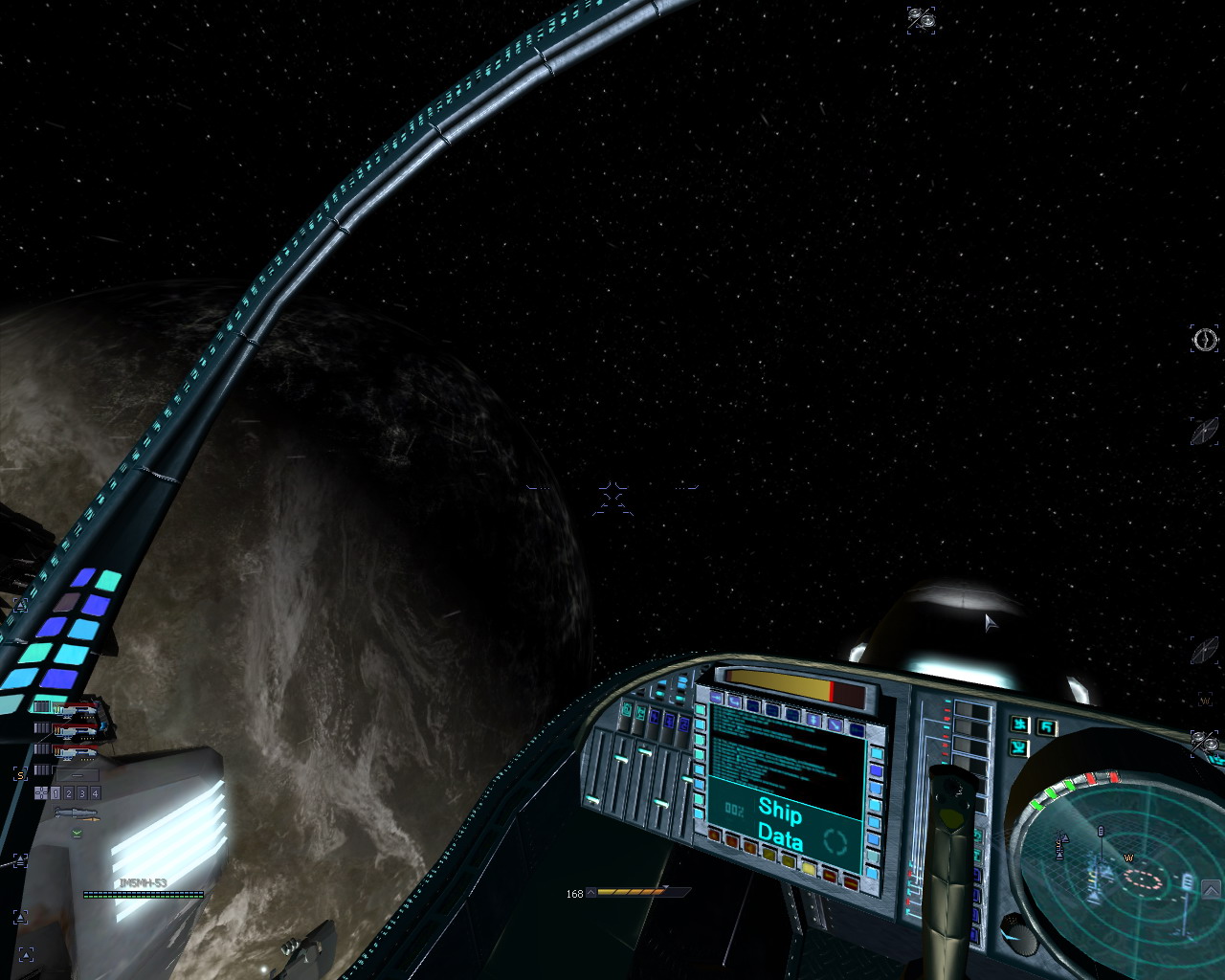1225x980 pixels.
Task: Select the installed missile icon
Action: tap(76, 813)
